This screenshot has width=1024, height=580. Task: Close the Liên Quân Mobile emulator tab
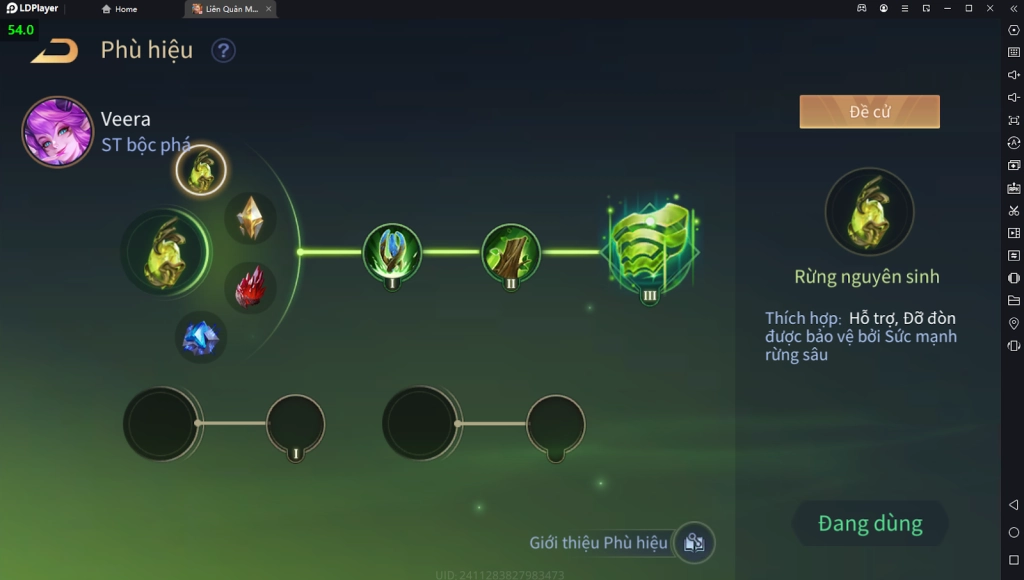(268, 9)
